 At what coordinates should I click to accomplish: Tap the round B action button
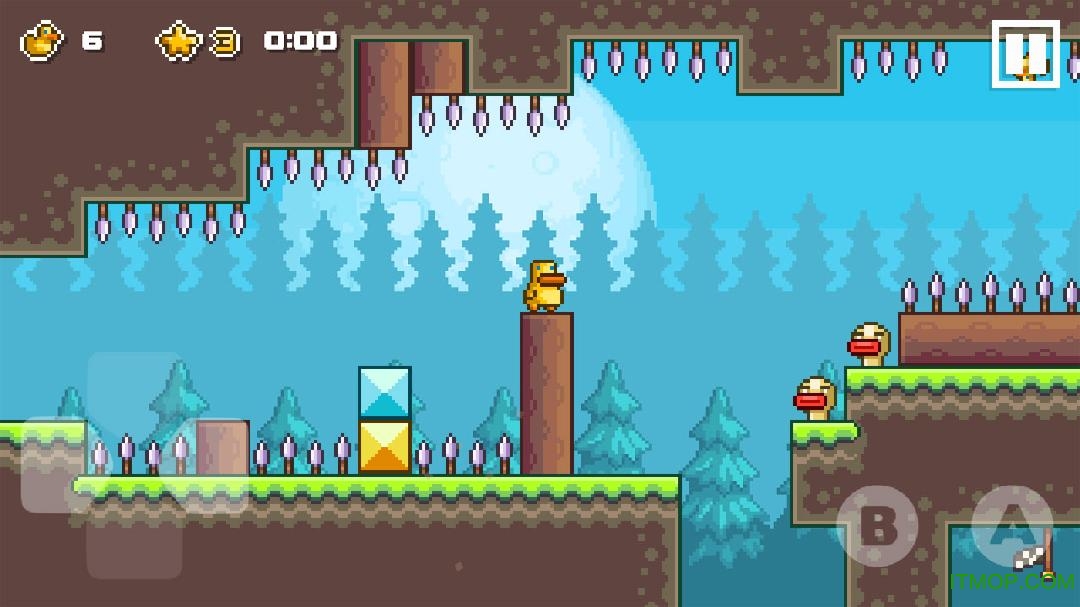876,526
